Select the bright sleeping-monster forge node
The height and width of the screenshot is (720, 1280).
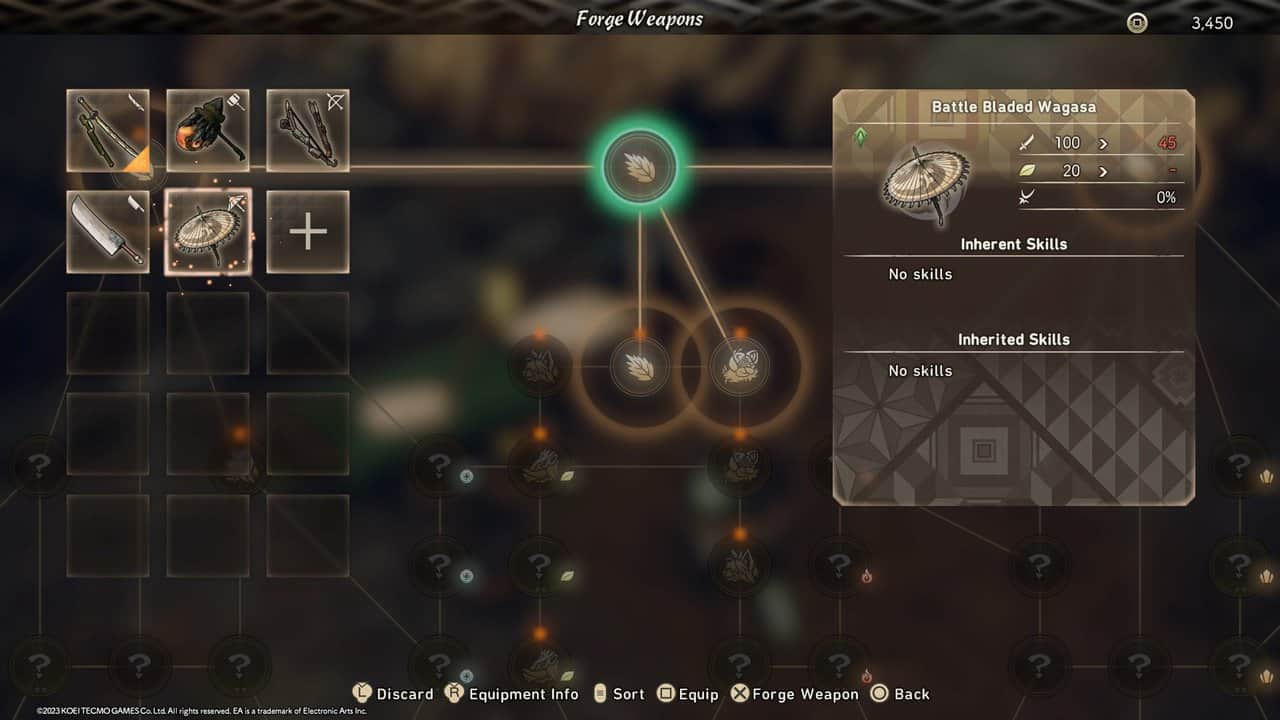[740, 366]
